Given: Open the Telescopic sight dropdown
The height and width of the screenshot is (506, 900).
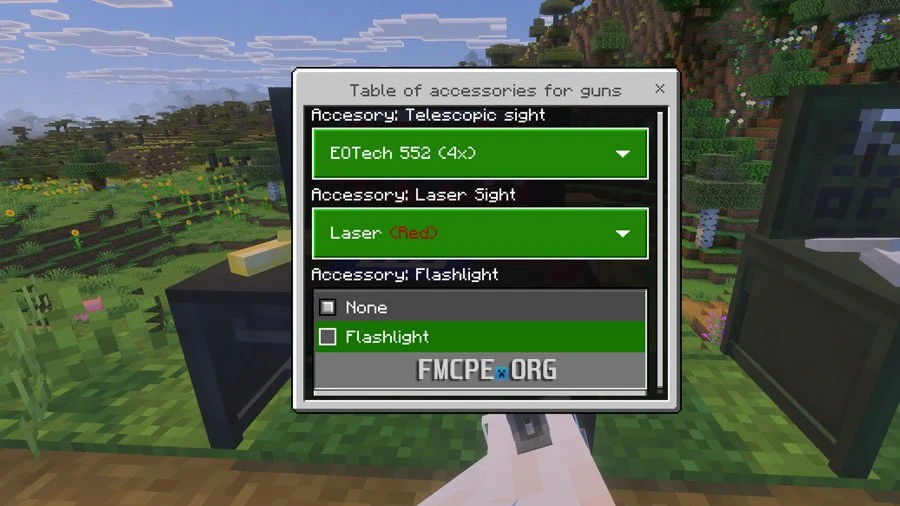Looking at the screenshot, I should point(480,153).
